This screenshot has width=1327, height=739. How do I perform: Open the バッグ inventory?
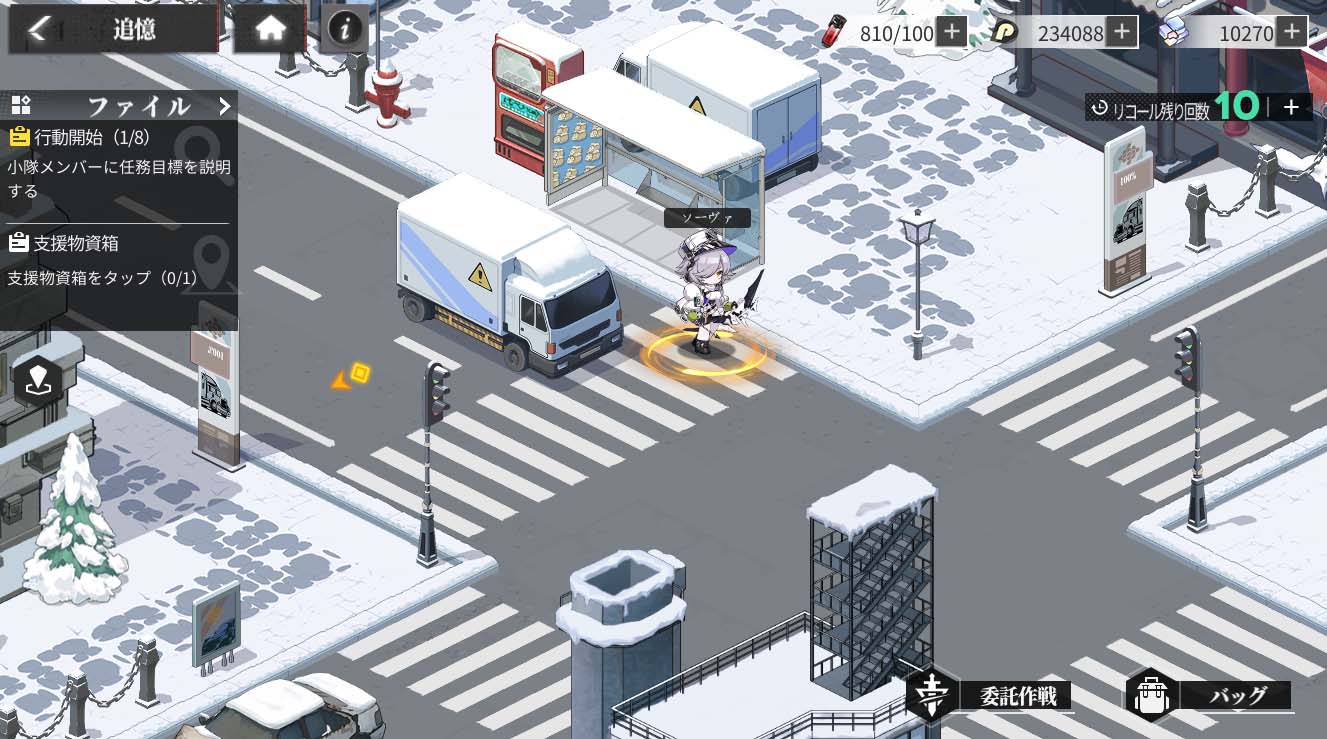click(1210, 695)
